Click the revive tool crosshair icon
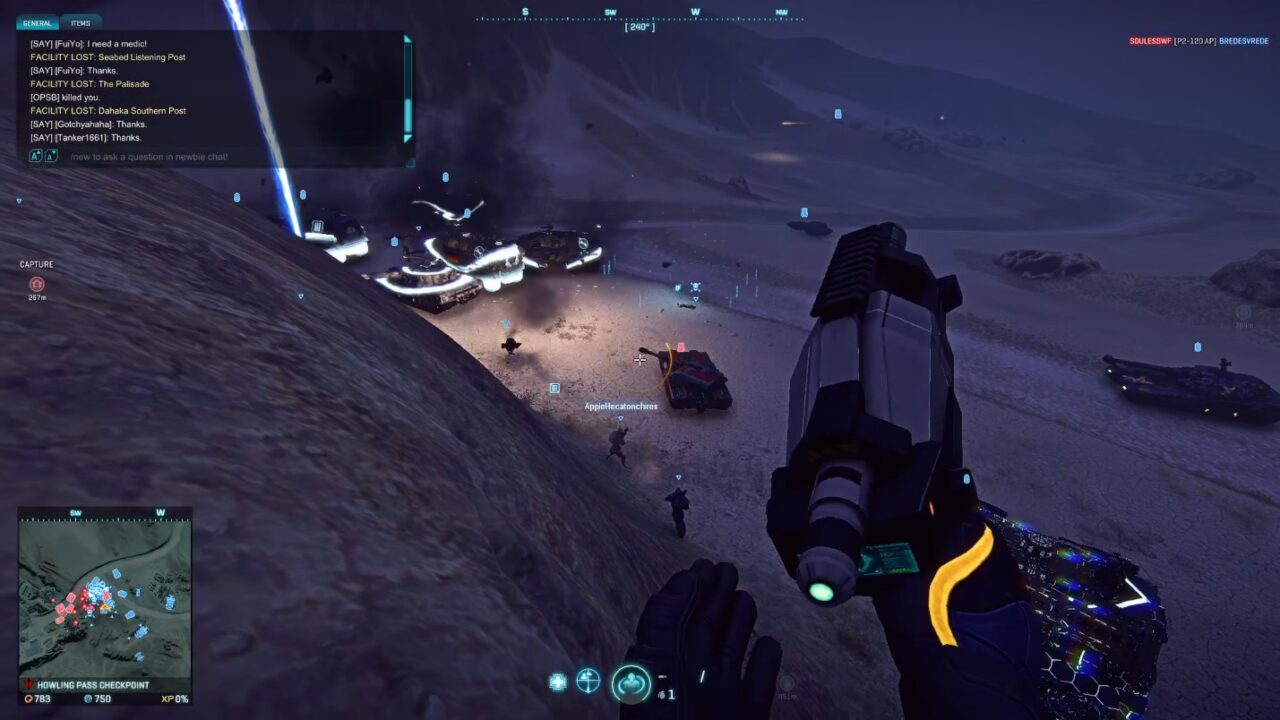Viewport: 1280px width, 720px height. tap(588, 680)
